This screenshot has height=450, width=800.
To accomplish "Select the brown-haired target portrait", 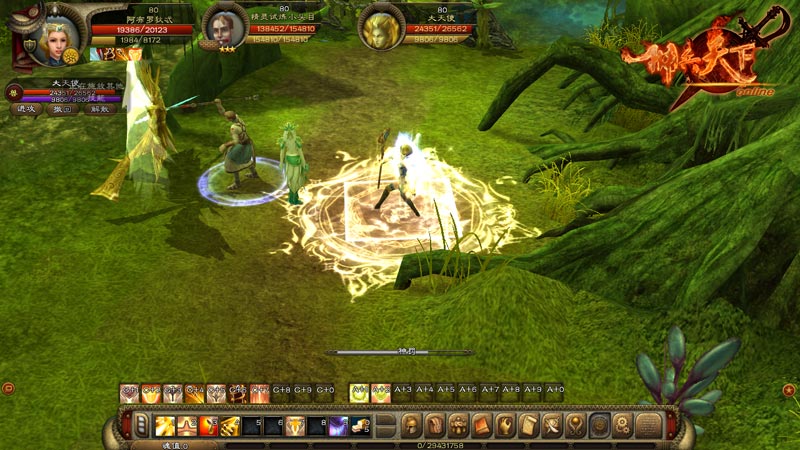I will (224, 27).
